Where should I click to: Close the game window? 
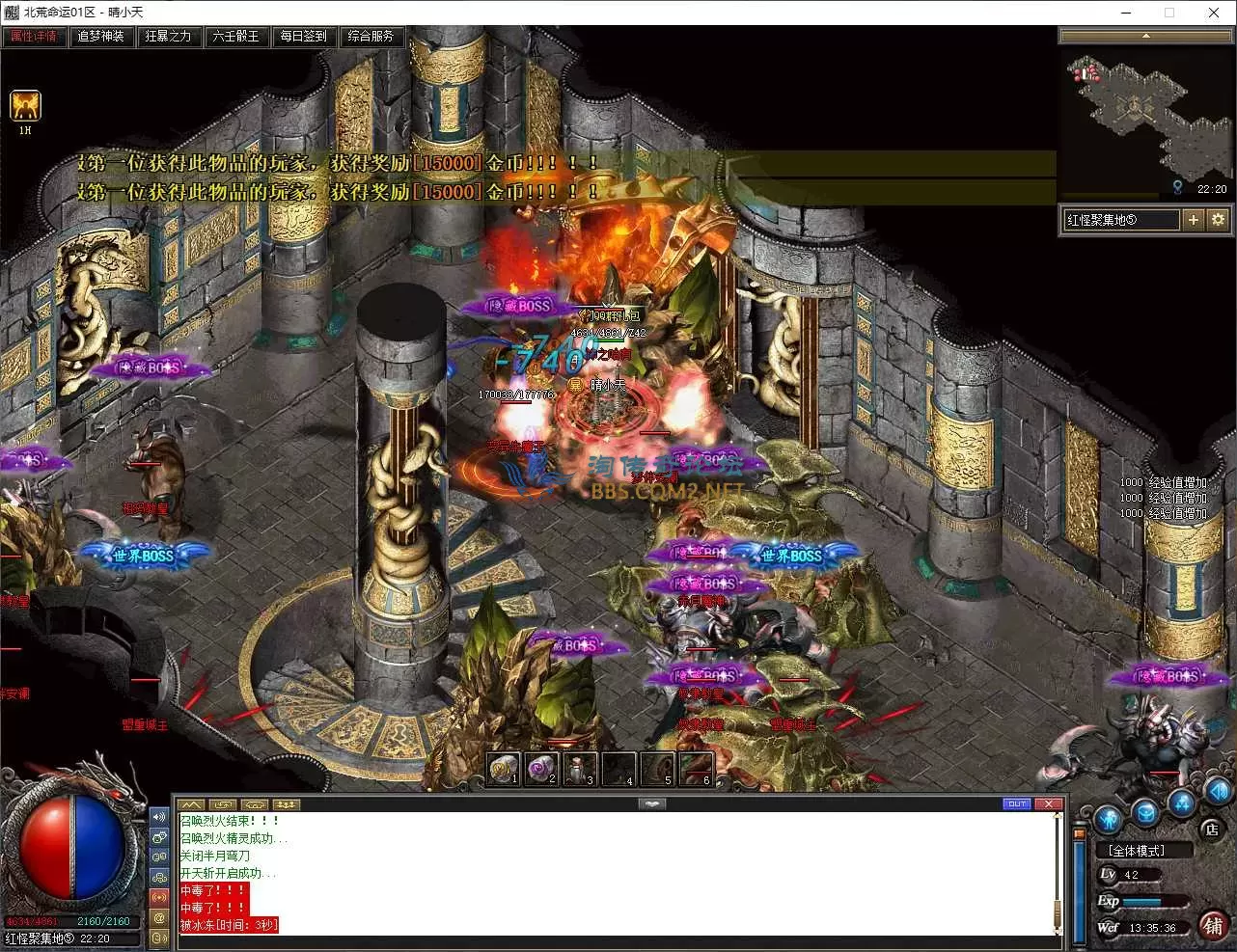(x=1214, y=13)
